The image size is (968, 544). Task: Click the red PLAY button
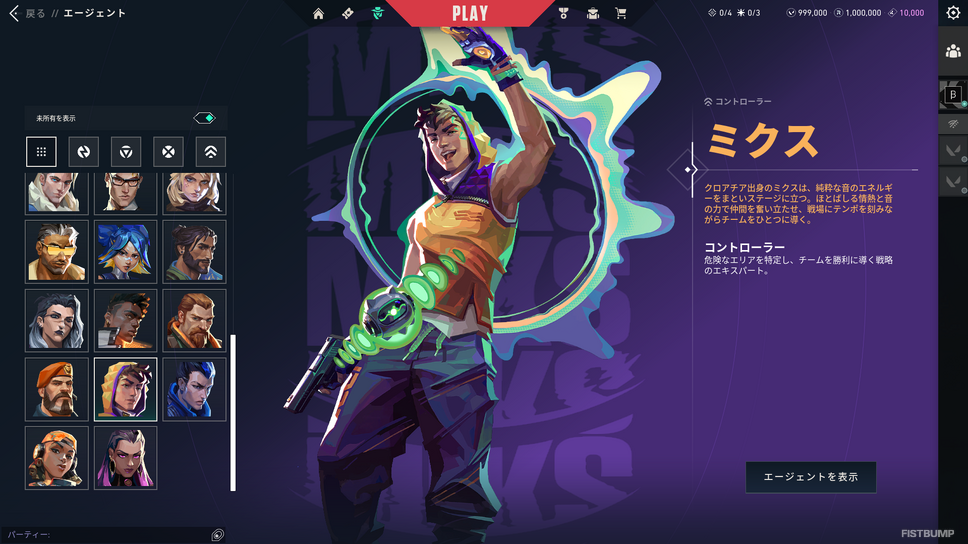point(469,14)
